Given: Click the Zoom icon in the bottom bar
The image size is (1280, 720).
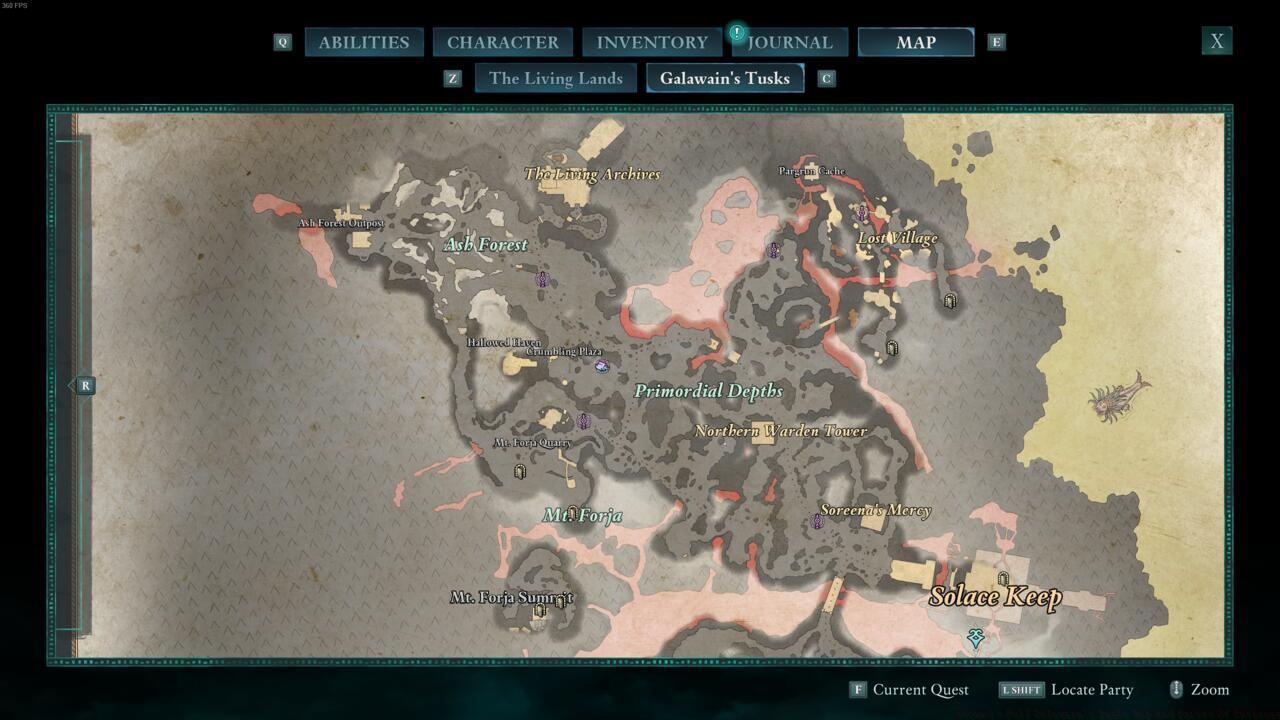Looking at the screenshot, I should pyautogui.click(x=1176, y=689).
